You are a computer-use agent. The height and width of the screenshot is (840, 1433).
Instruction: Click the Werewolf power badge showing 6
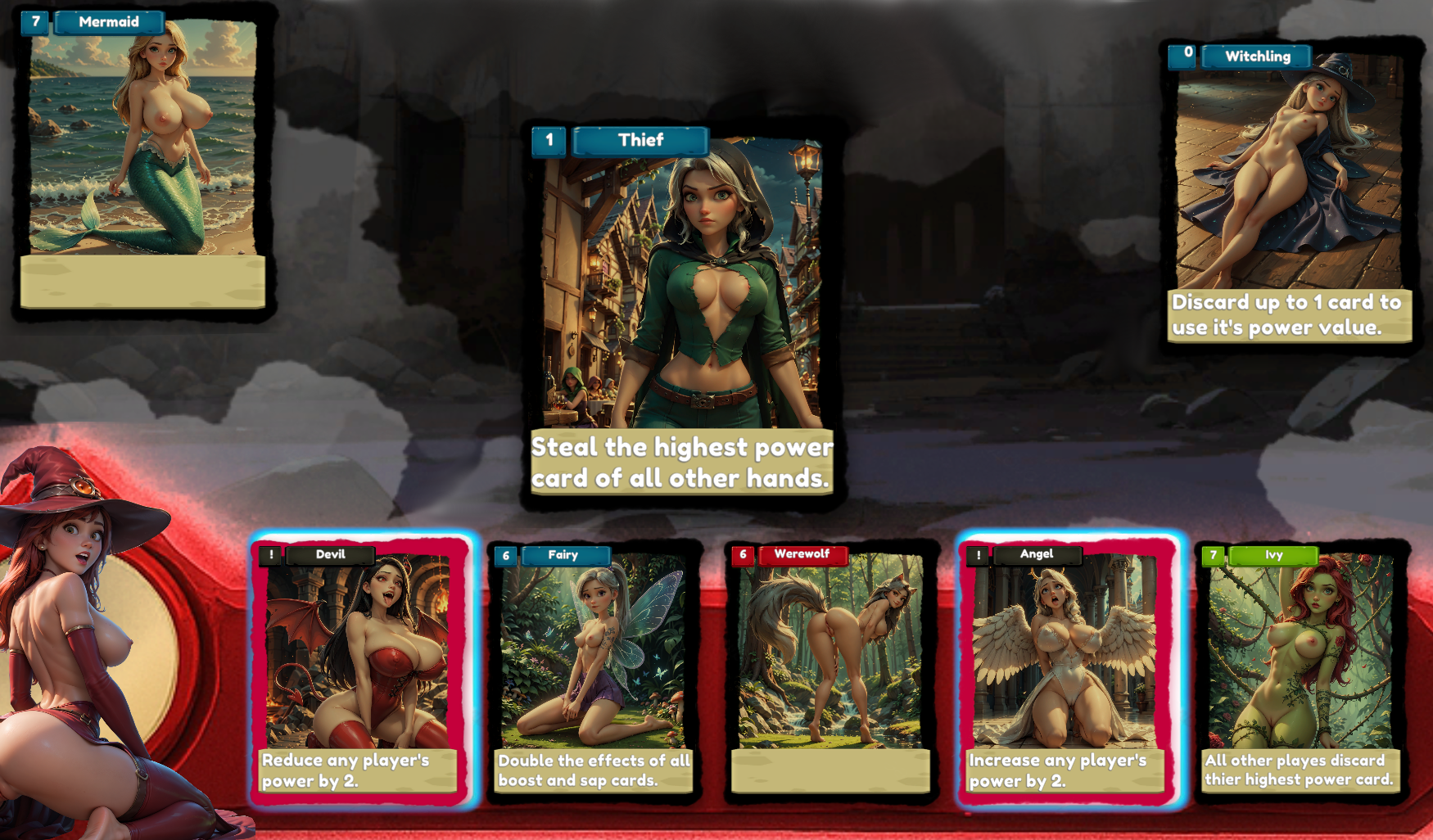click(x=742, y=555)
